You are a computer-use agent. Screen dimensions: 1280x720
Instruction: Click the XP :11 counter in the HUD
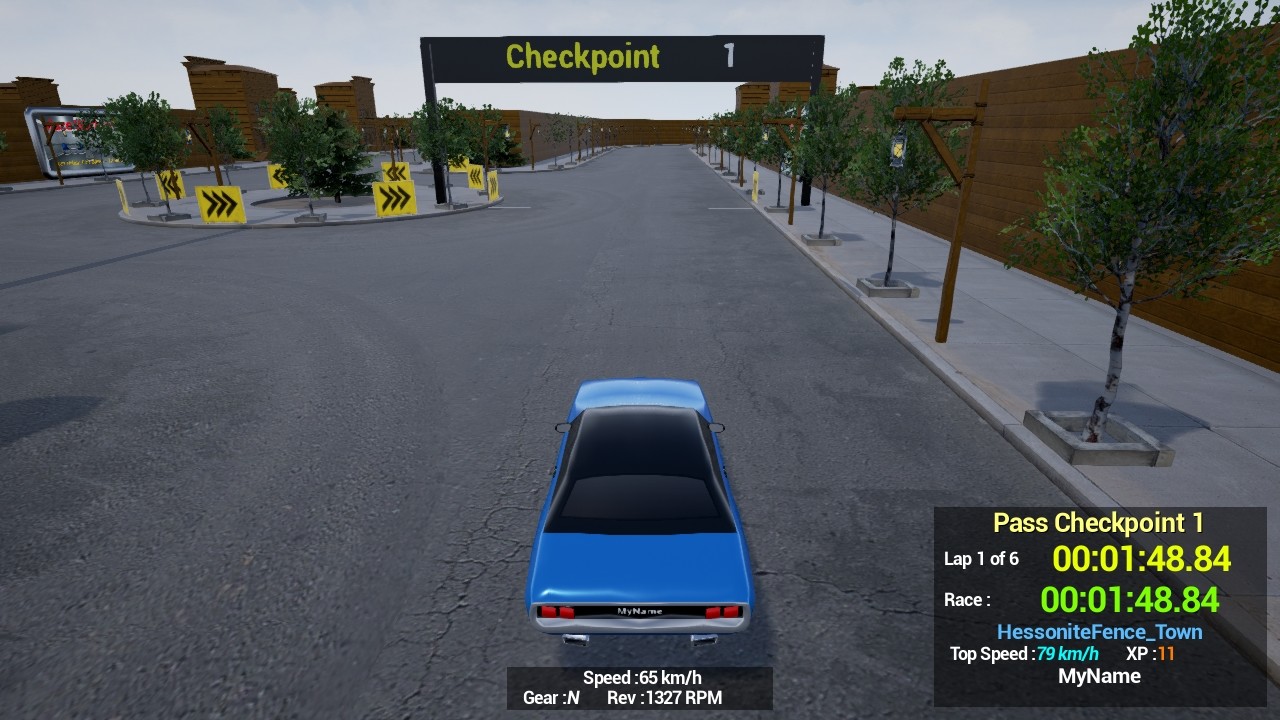[x=1150, y=655]
